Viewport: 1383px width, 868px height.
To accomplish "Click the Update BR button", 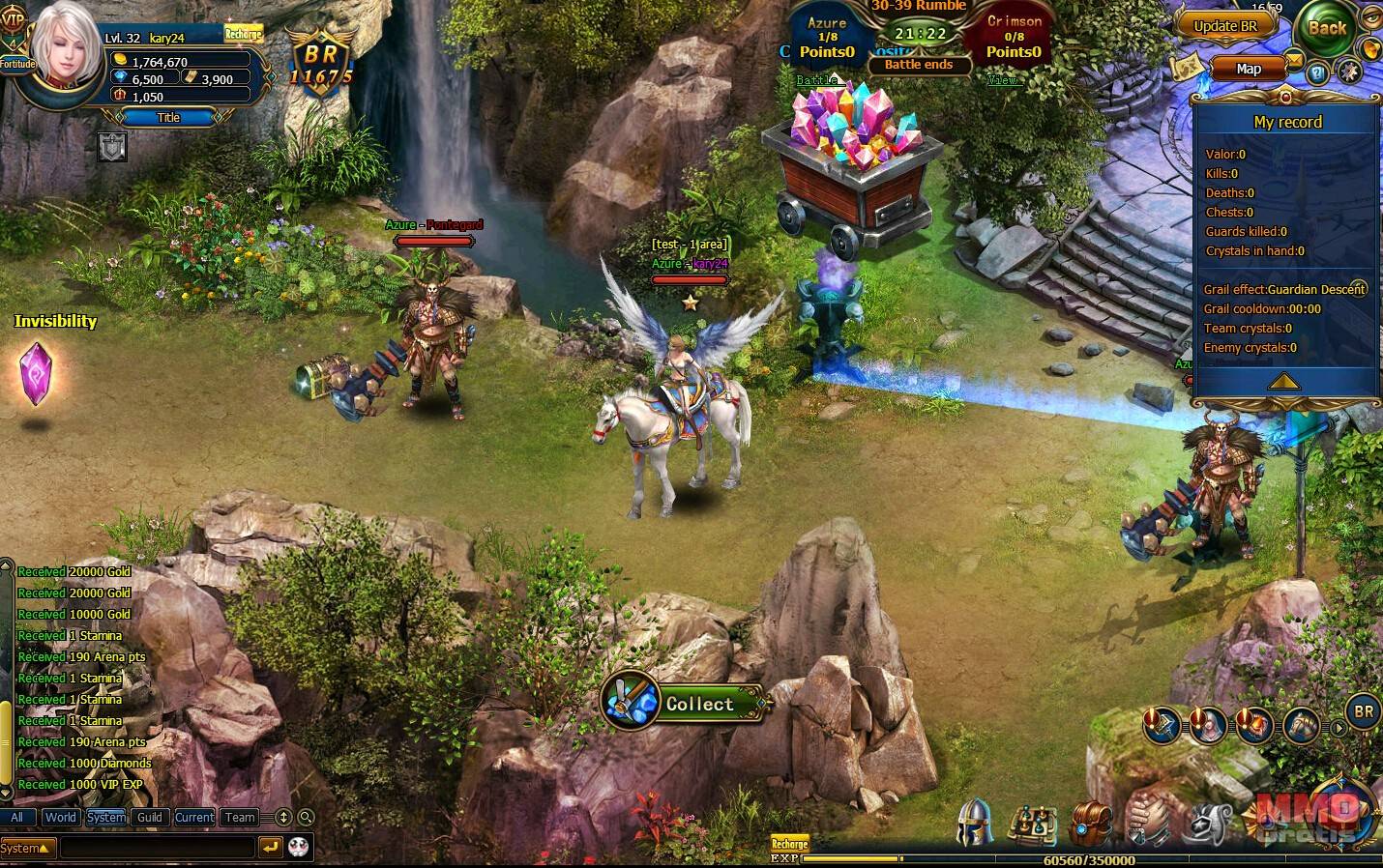I will coord(1224,26).
